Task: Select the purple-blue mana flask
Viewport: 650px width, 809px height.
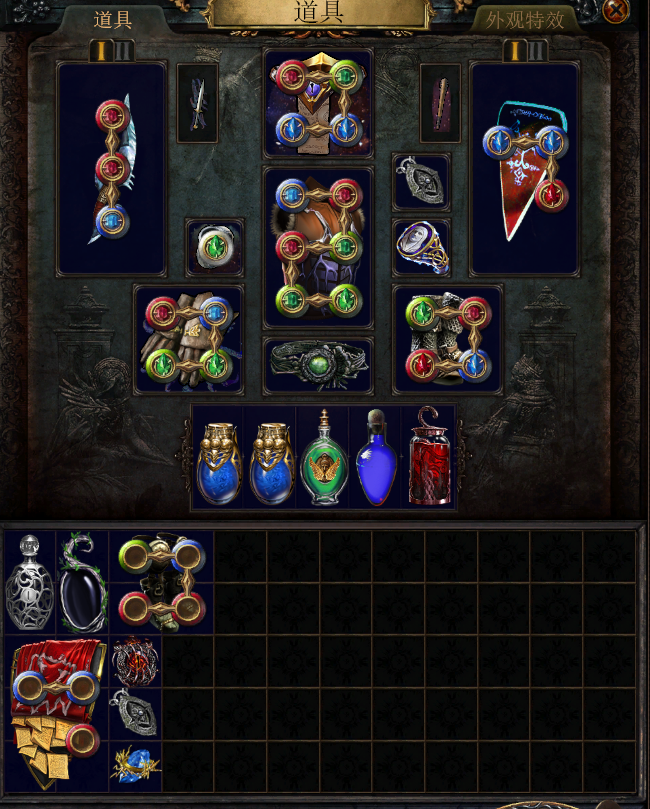Action: coord(376,458)
